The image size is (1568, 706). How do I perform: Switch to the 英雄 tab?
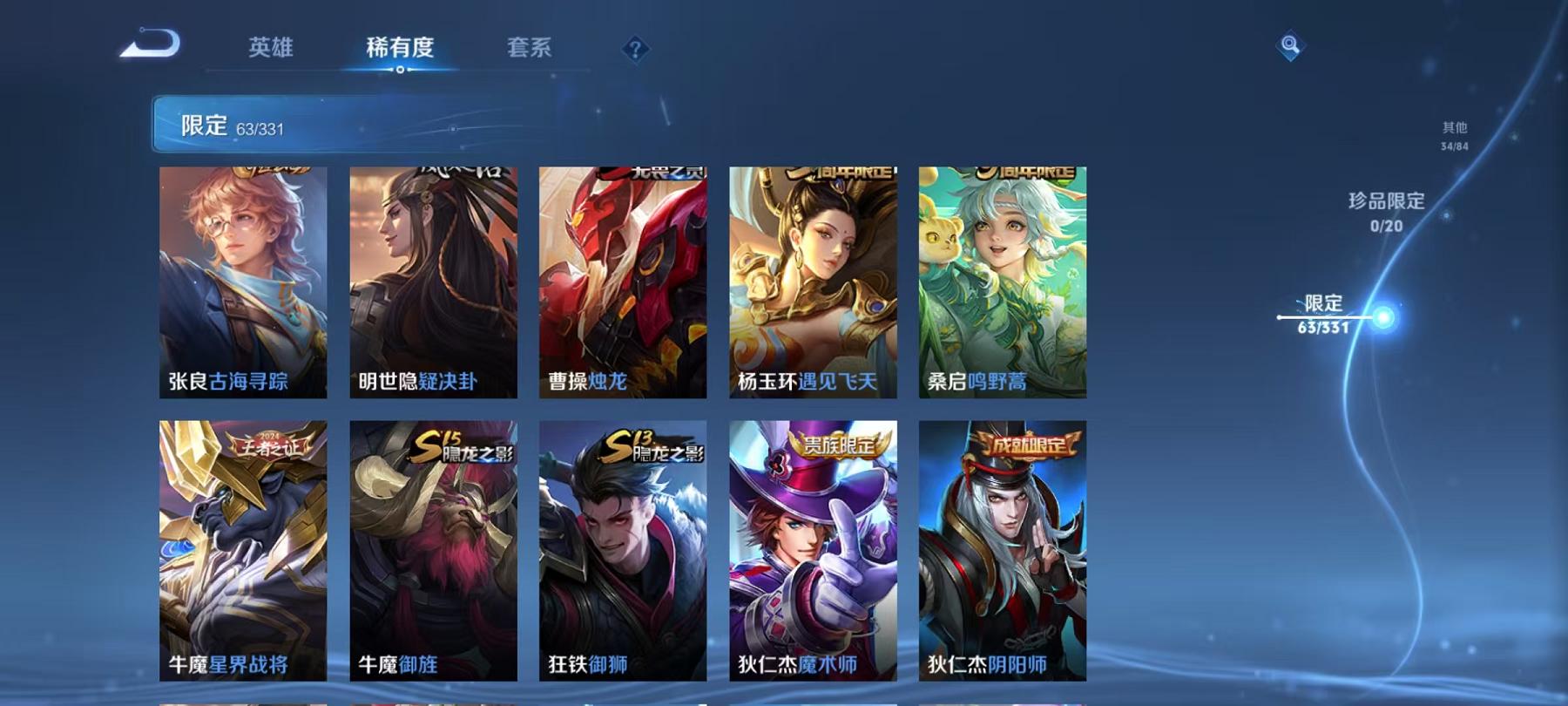[270, 50]
